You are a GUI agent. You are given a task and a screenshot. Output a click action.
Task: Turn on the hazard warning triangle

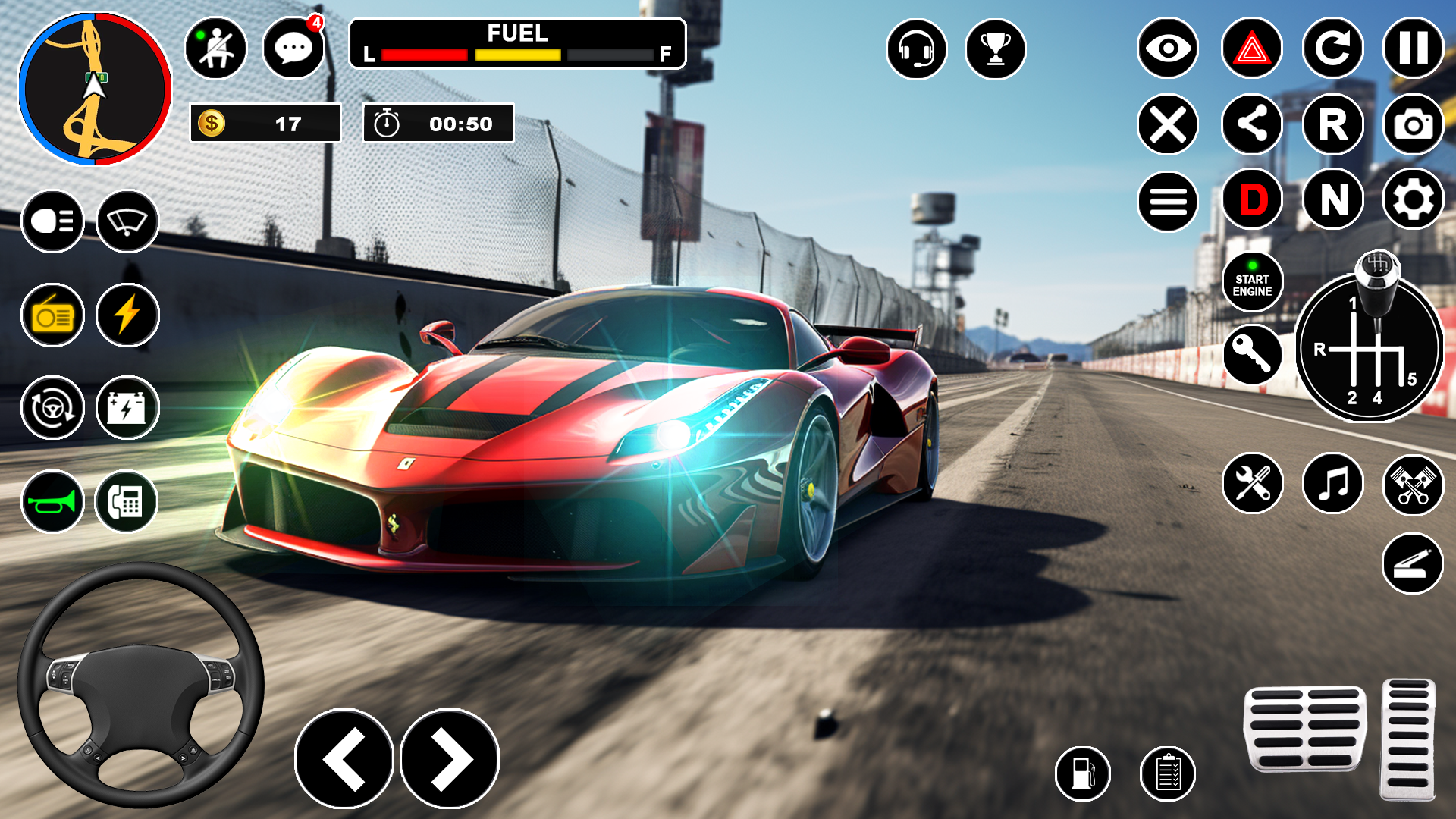point(1252,49)
